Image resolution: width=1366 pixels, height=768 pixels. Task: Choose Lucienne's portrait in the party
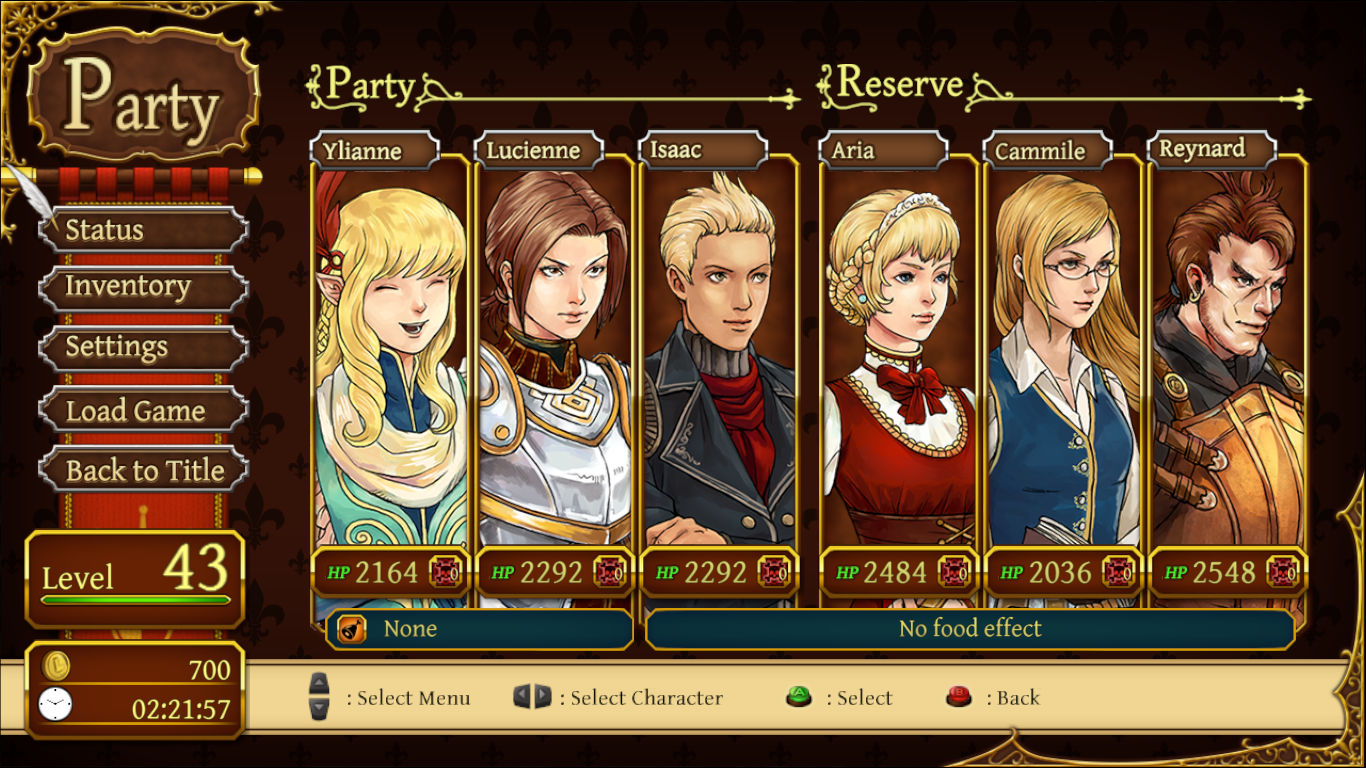click(555, 360)
